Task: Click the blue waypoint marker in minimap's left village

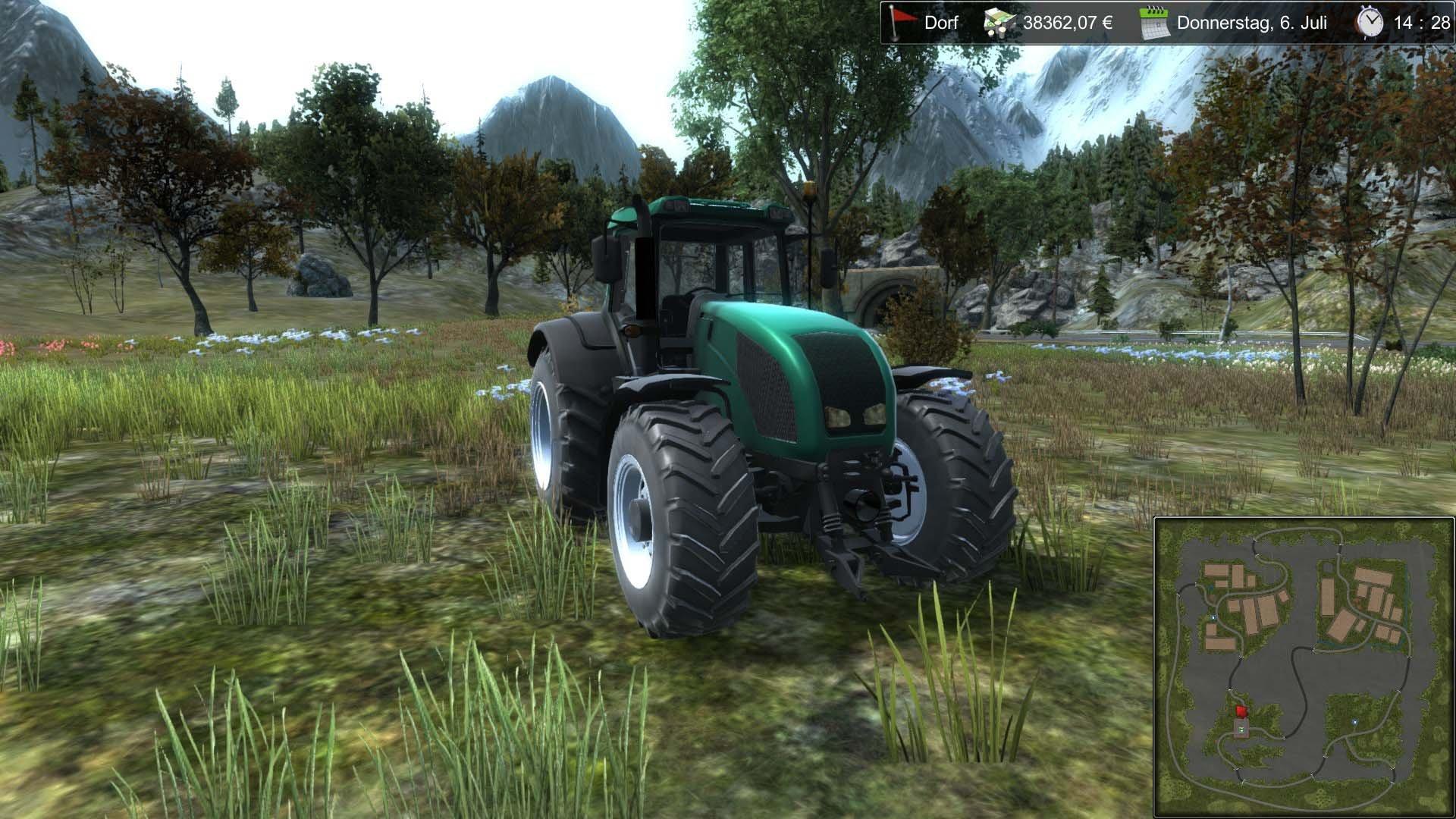Action: coord(1213,617)
